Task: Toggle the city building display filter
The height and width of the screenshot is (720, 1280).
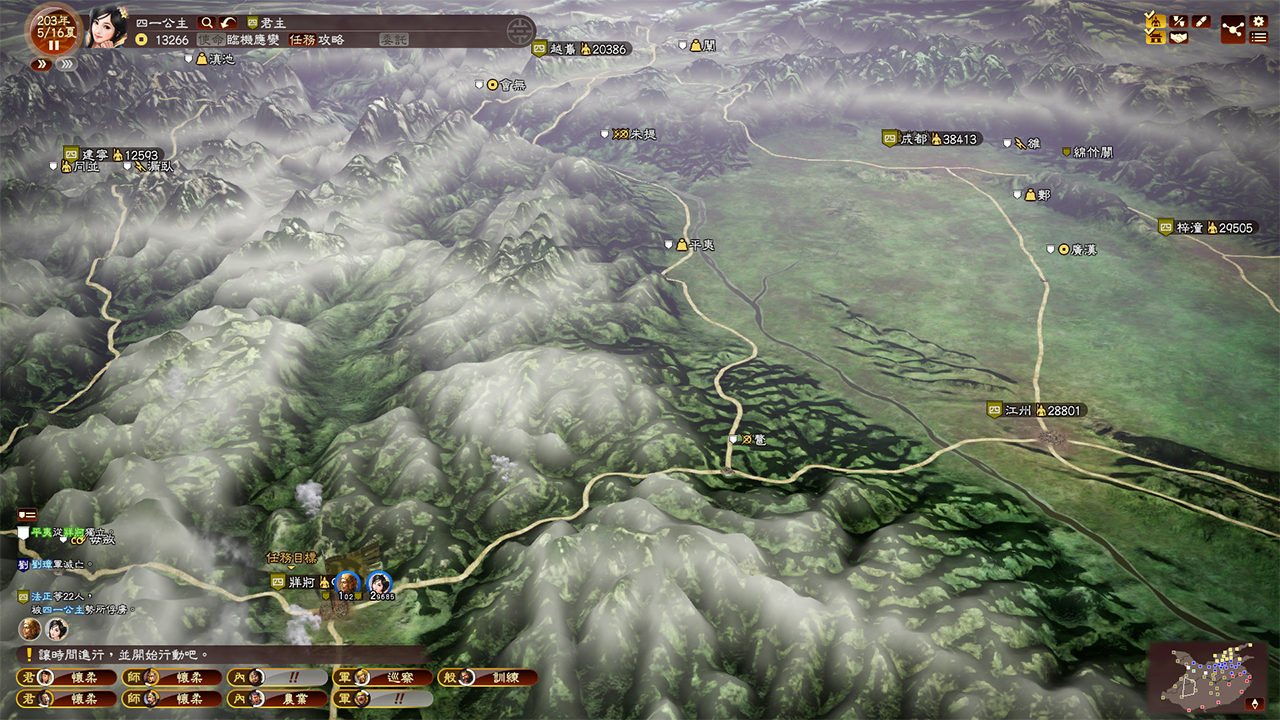Action: (x=1155, y=38)
